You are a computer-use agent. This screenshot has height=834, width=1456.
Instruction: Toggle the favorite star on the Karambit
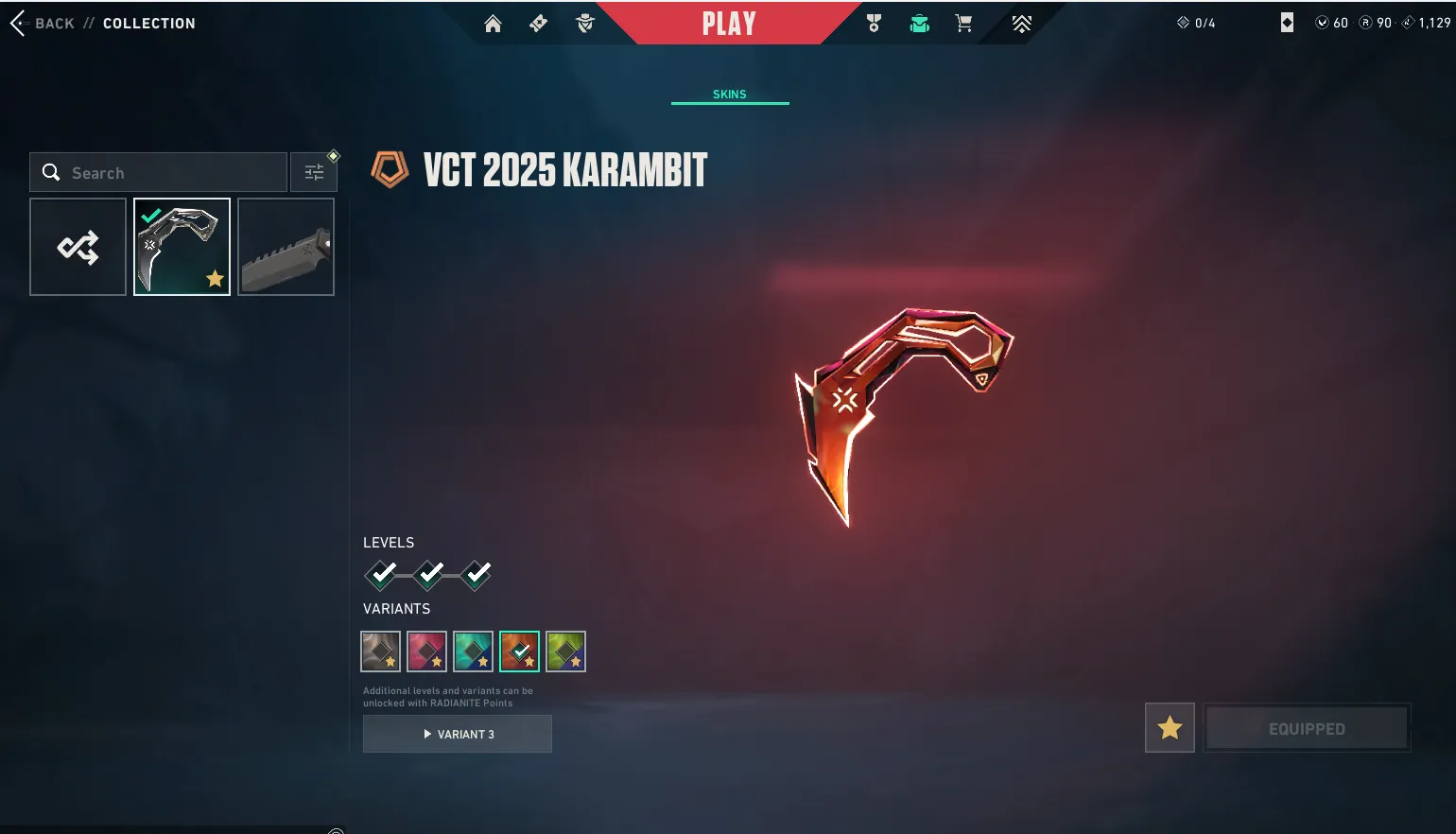click(1170, 727)
